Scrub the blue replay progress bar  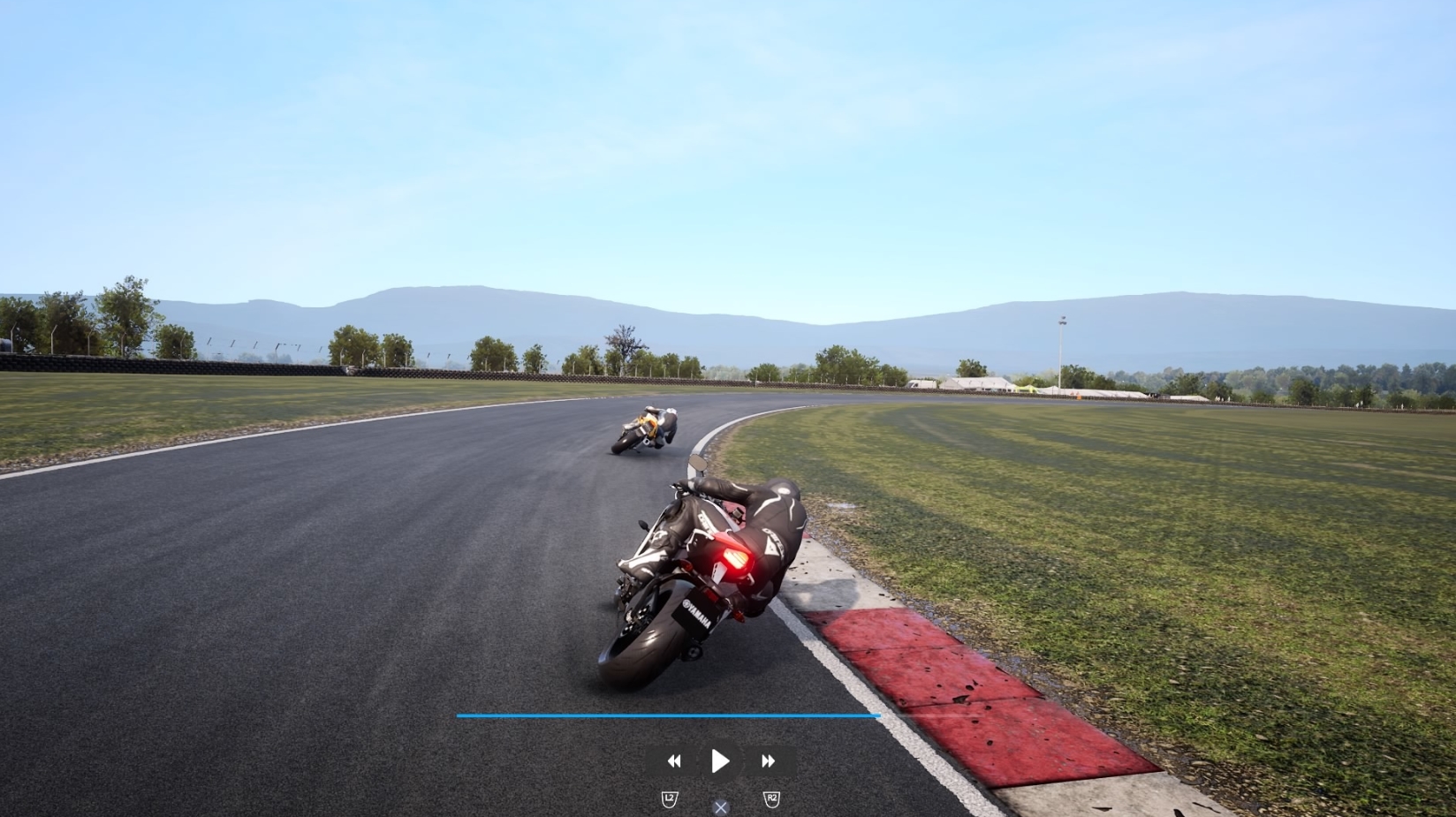coord(667,715)
